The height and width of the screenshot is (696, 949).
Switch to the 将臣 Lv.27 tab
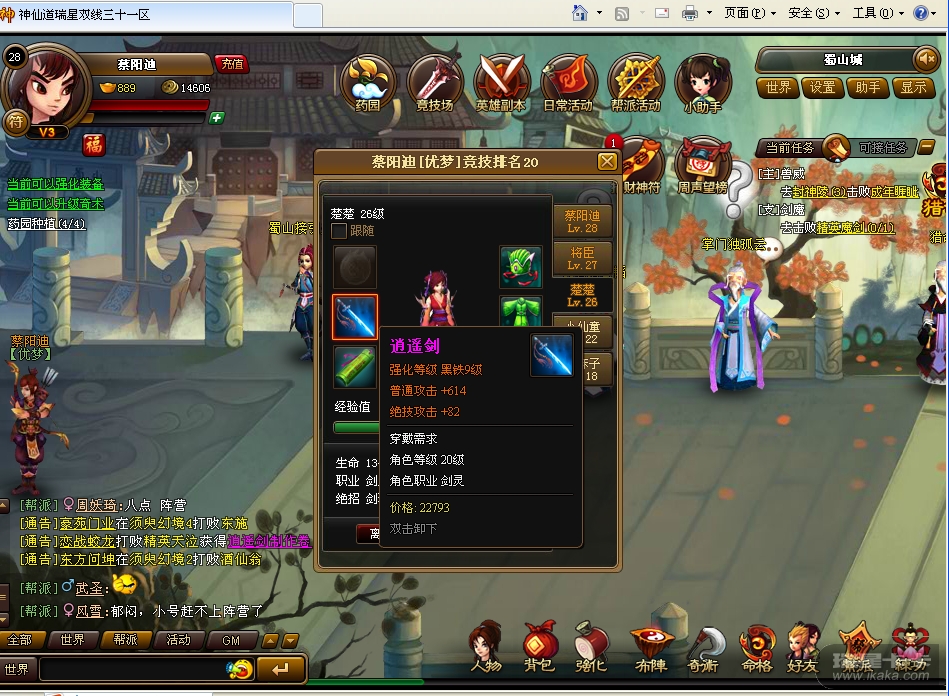point(581,259)
